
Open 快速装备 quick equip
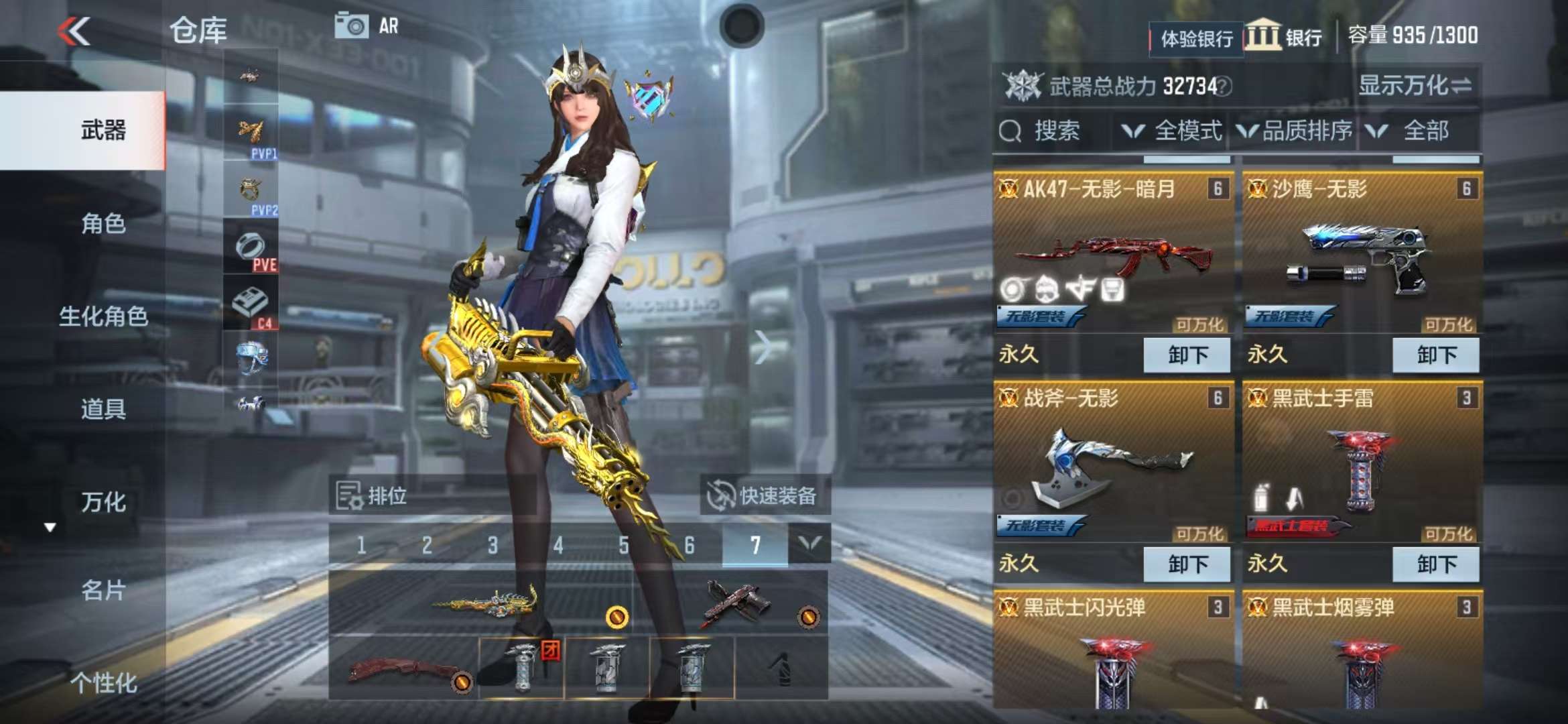point(765,495)
